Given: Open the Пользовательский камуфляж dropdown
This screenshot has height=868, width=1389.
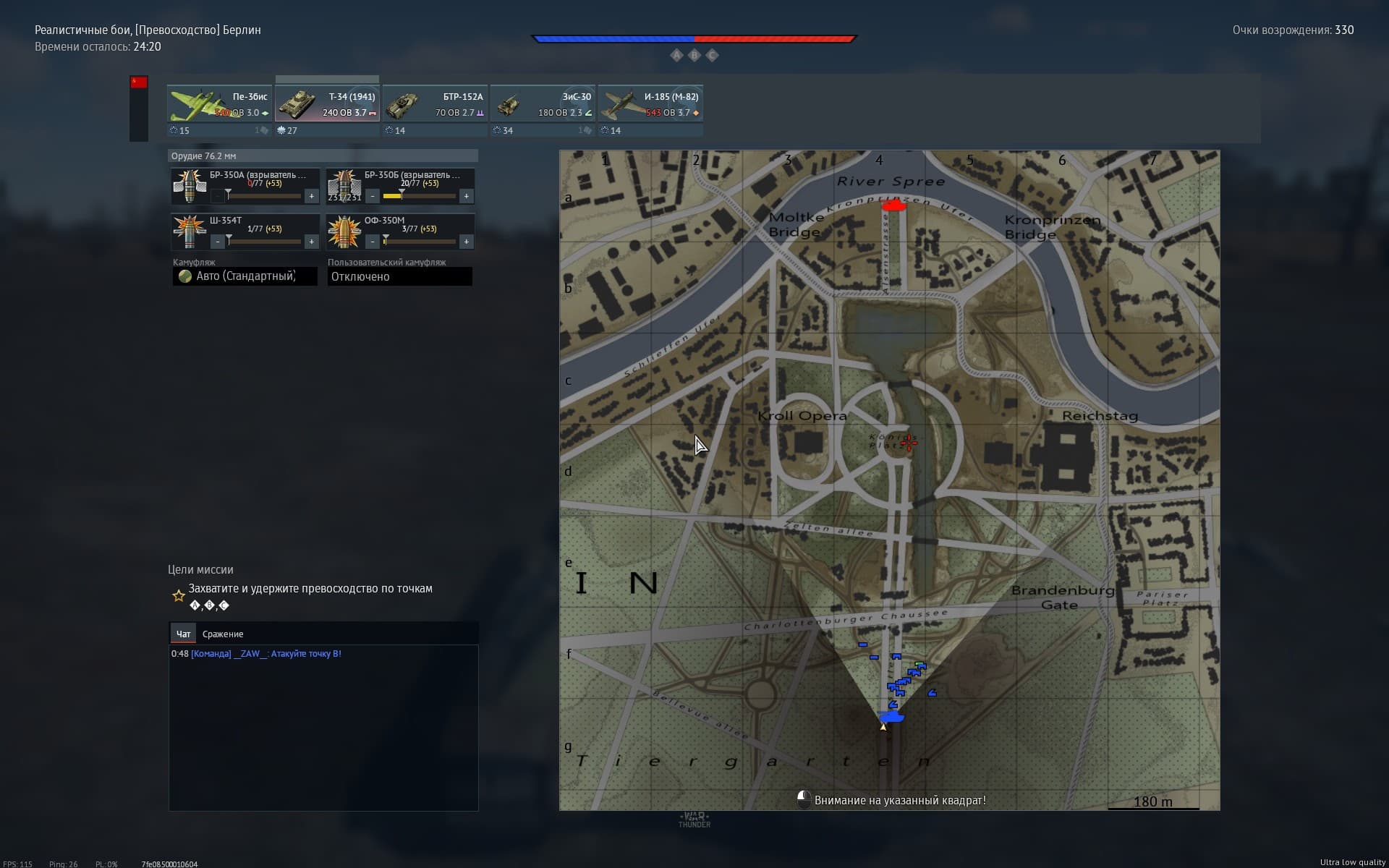Looking at the screenshot, I should point(399,276).
